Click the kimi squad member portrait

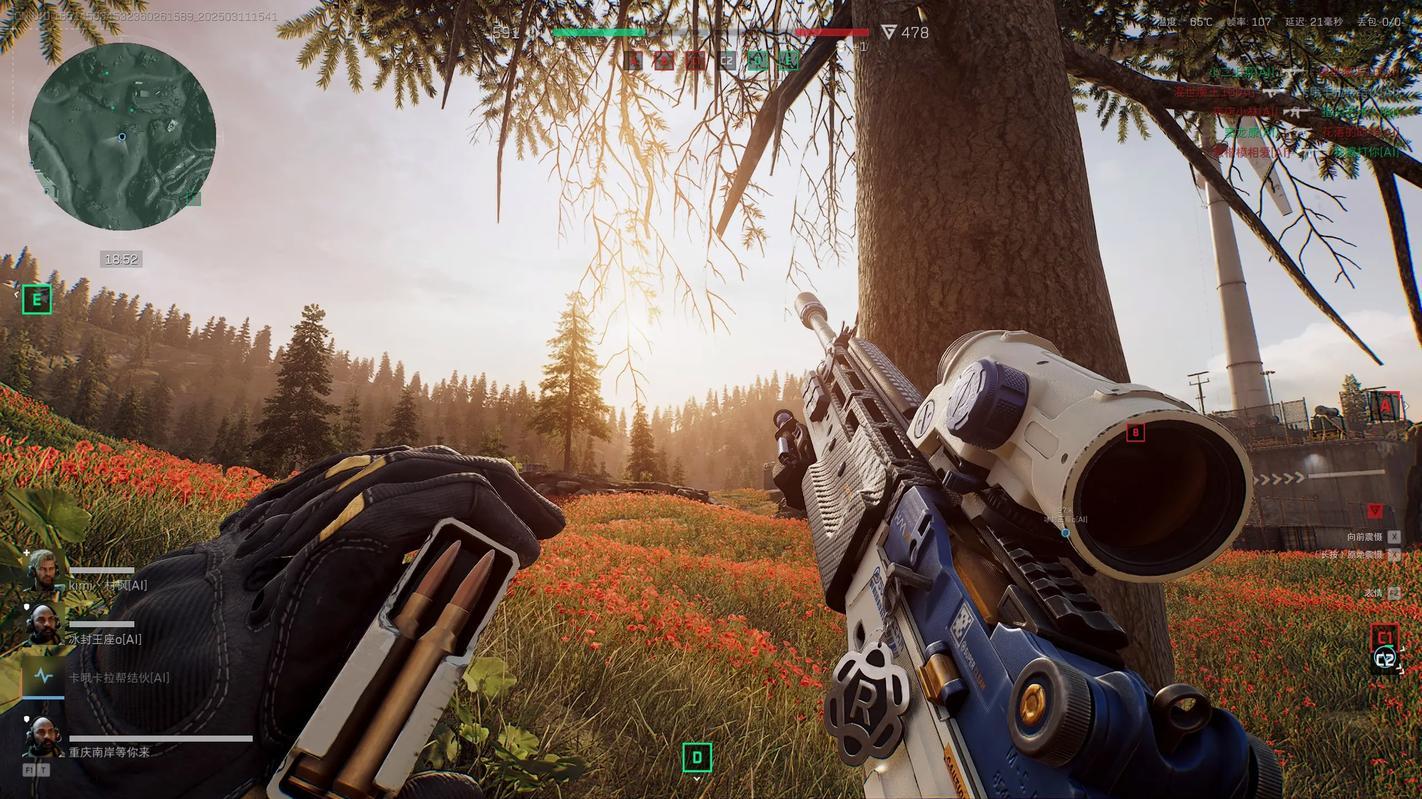click(42, 571)
